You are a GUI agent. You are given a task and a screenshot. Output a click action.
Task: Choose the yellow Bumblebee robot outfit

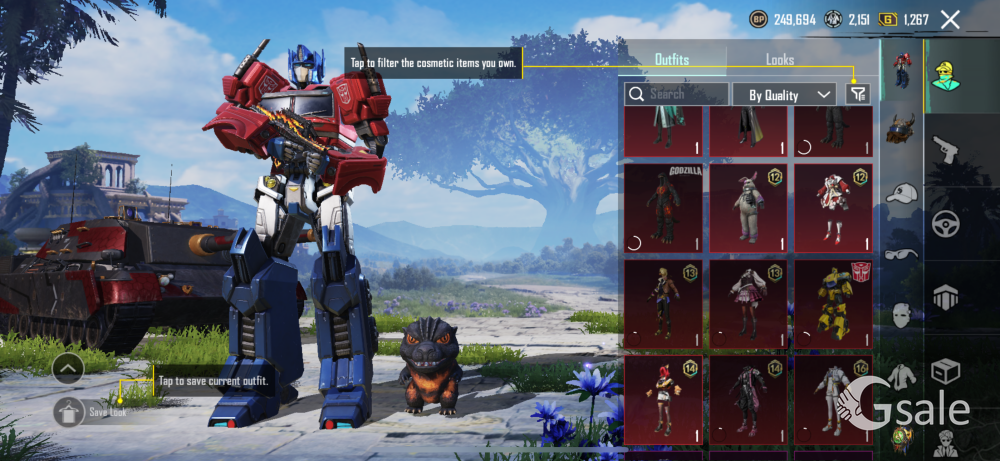click(x=833, y=304)
